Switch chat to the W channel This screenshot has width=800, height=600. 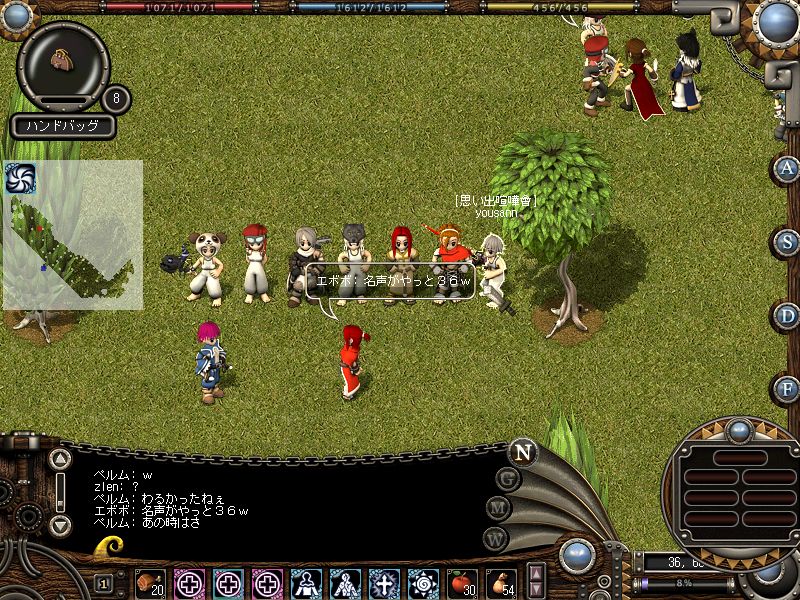coord(495,538)
